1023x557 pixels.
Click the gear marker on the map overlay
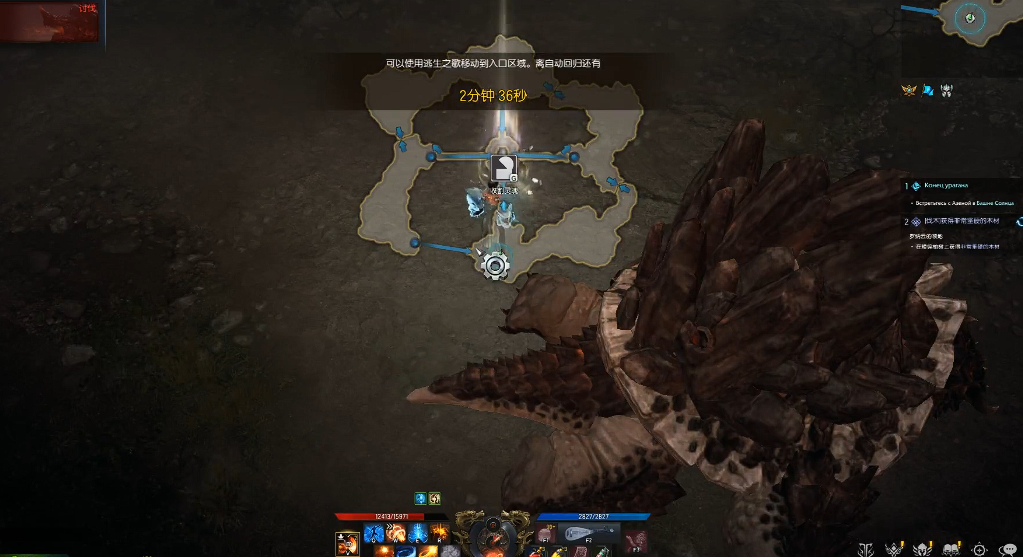[x=494, y=265]
